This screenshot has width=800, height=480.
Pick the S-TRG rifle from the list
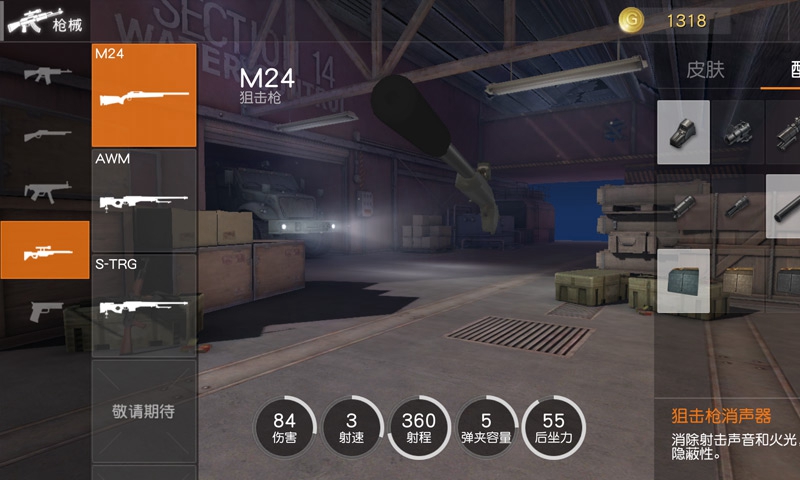[144, 304]
